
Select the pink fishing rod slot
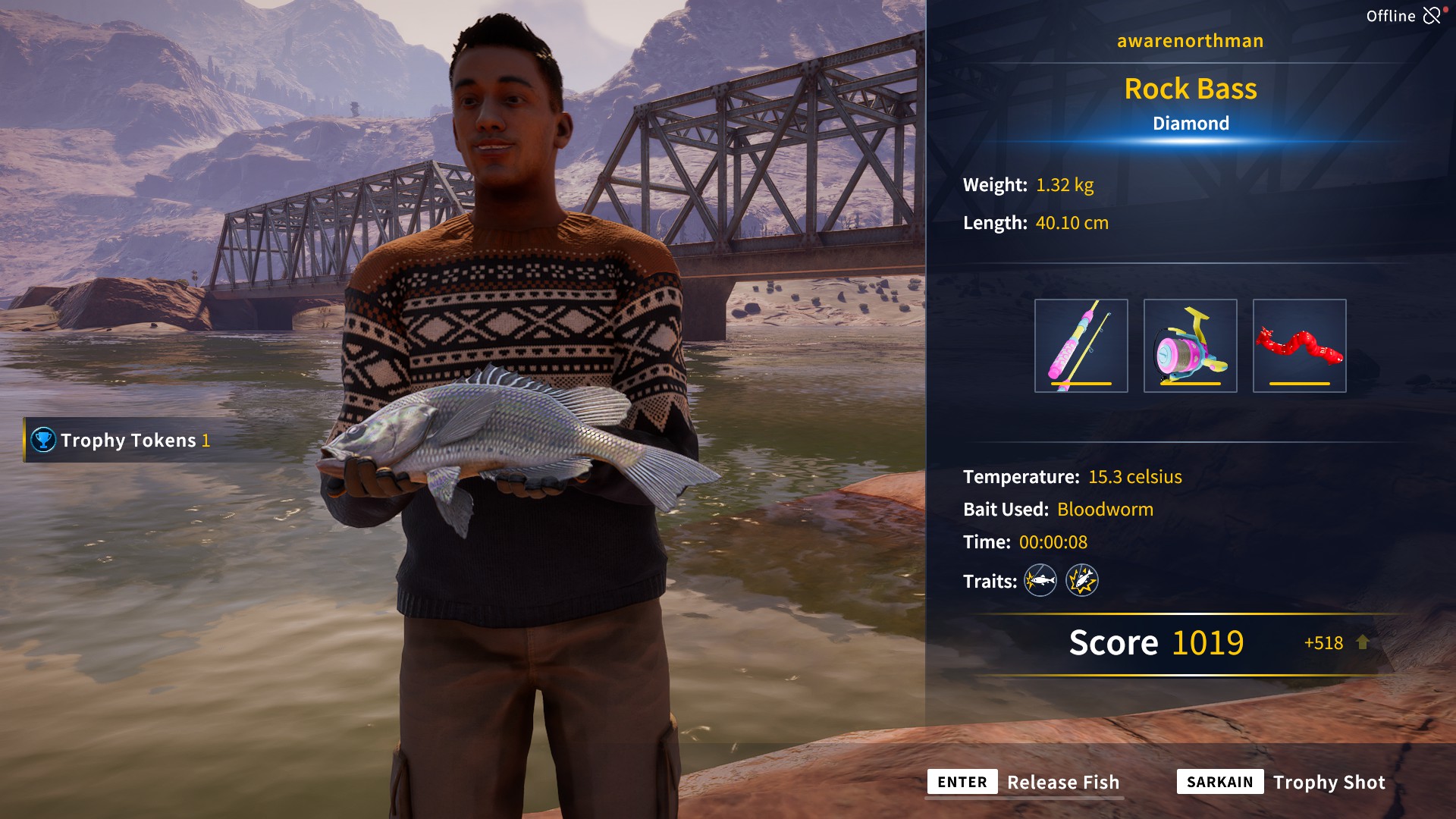1081,346
